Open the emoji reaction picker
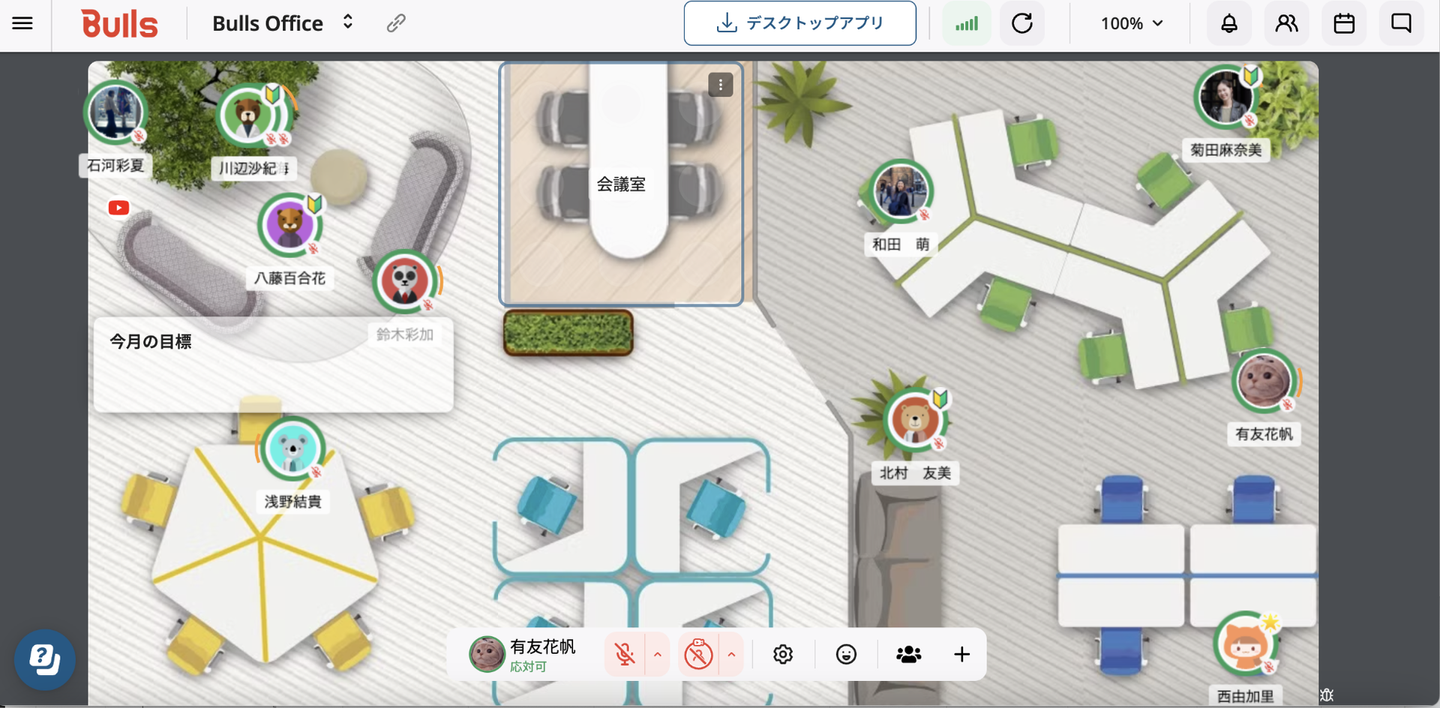The width and height of the screenshot is (1440, 708). [846, 655]
